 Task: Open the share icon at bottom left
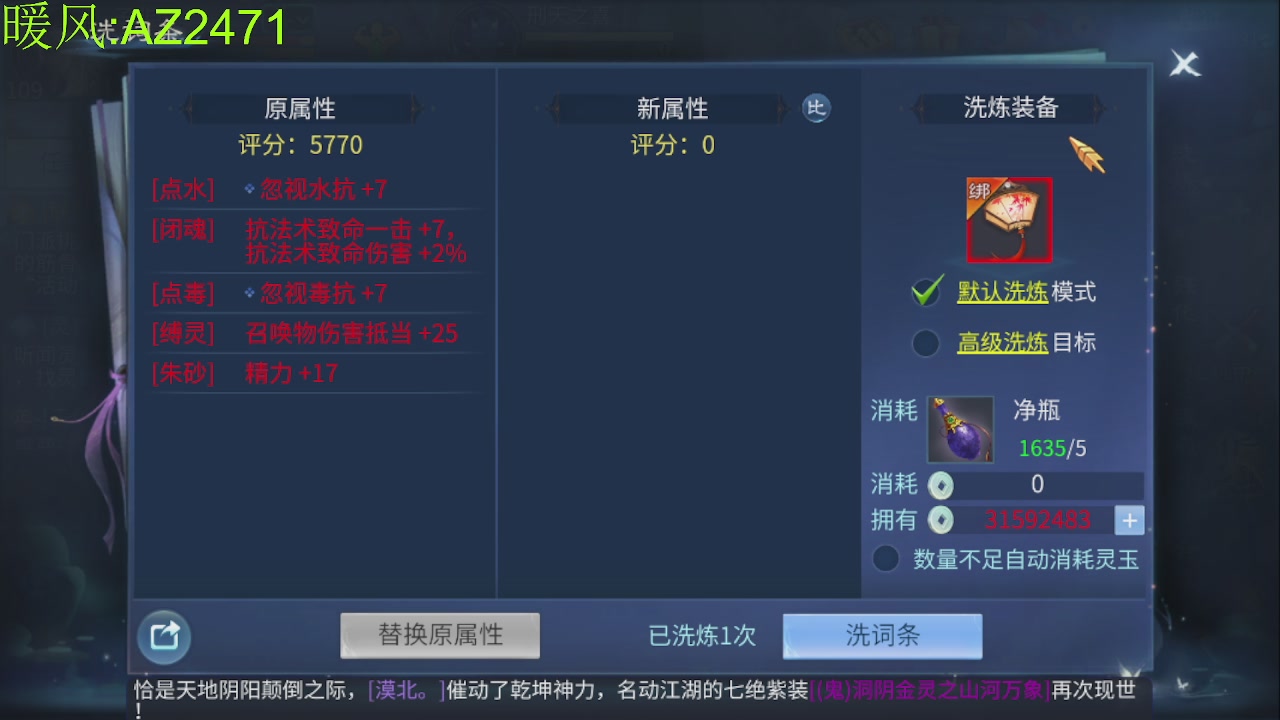[x=163, y=636]
